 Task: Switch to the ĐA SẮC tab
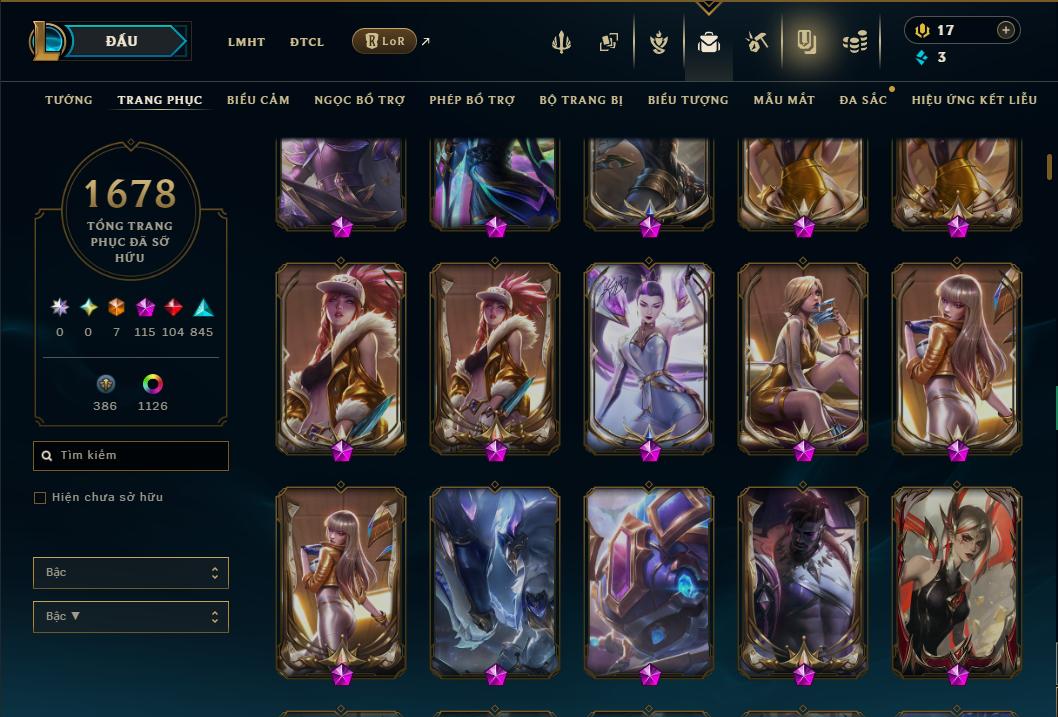click(863, 100)
